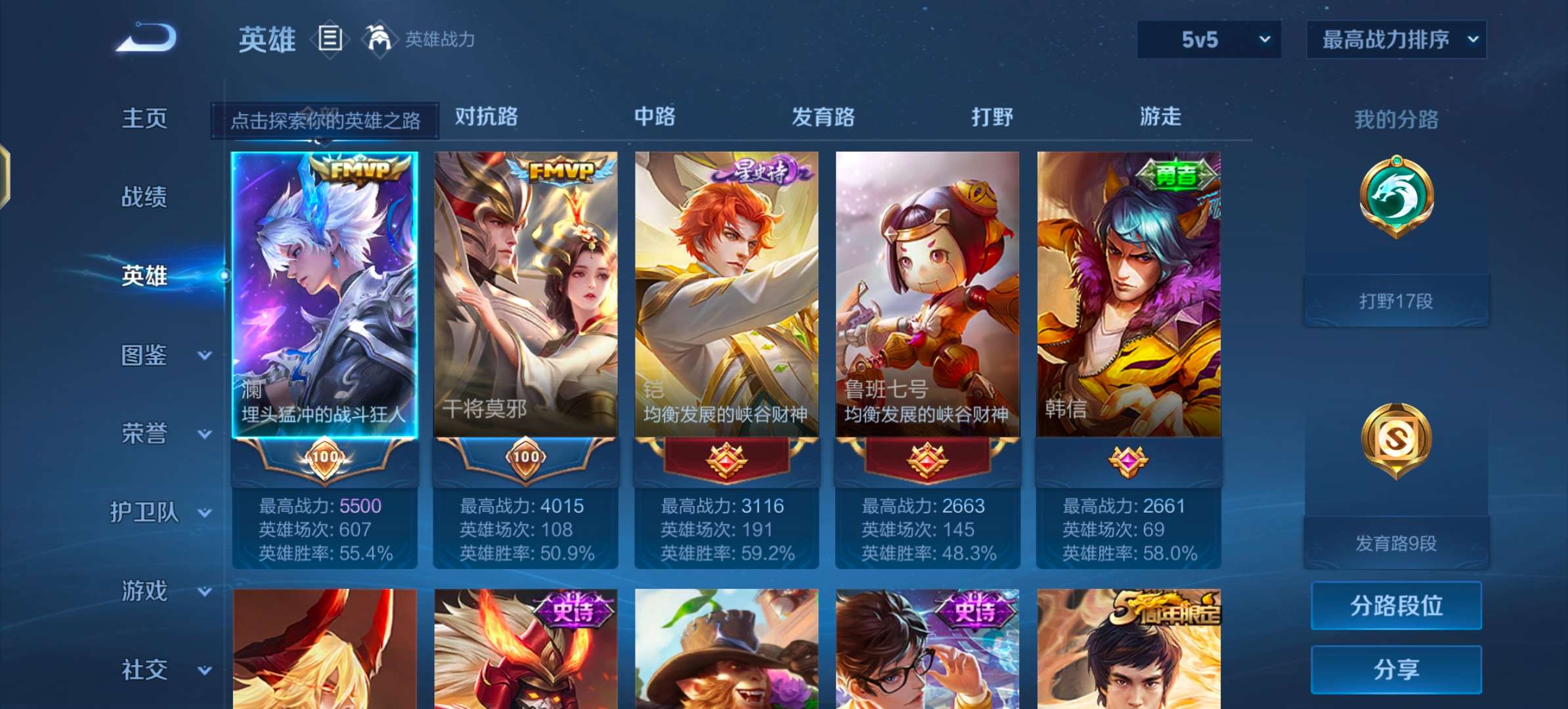Expand the 图鉴 sidebar section
The height and width of the screenshot is (709, 1568).
[146, 354]
